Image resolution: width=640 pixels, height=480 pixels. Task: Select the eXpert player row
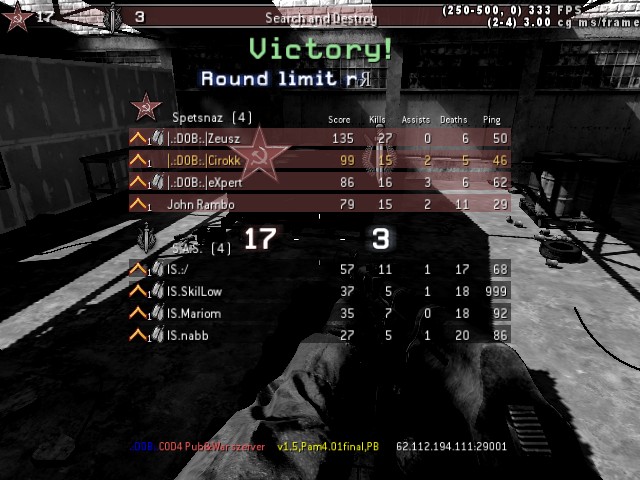319,182
